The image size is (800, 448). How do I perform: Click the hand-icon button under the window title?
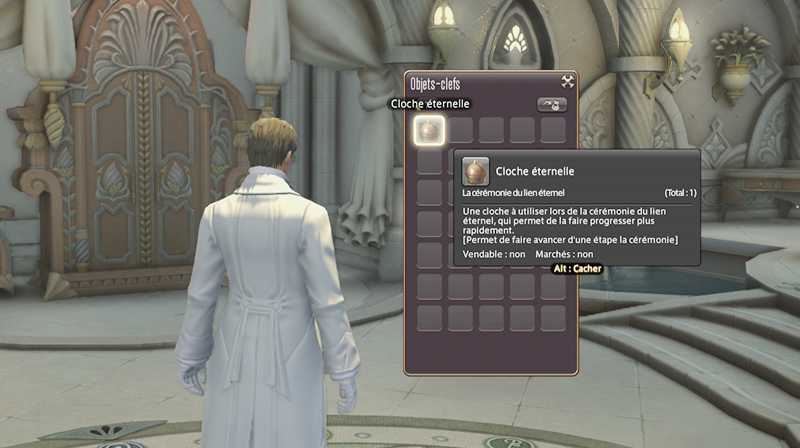tap(552, 104)
